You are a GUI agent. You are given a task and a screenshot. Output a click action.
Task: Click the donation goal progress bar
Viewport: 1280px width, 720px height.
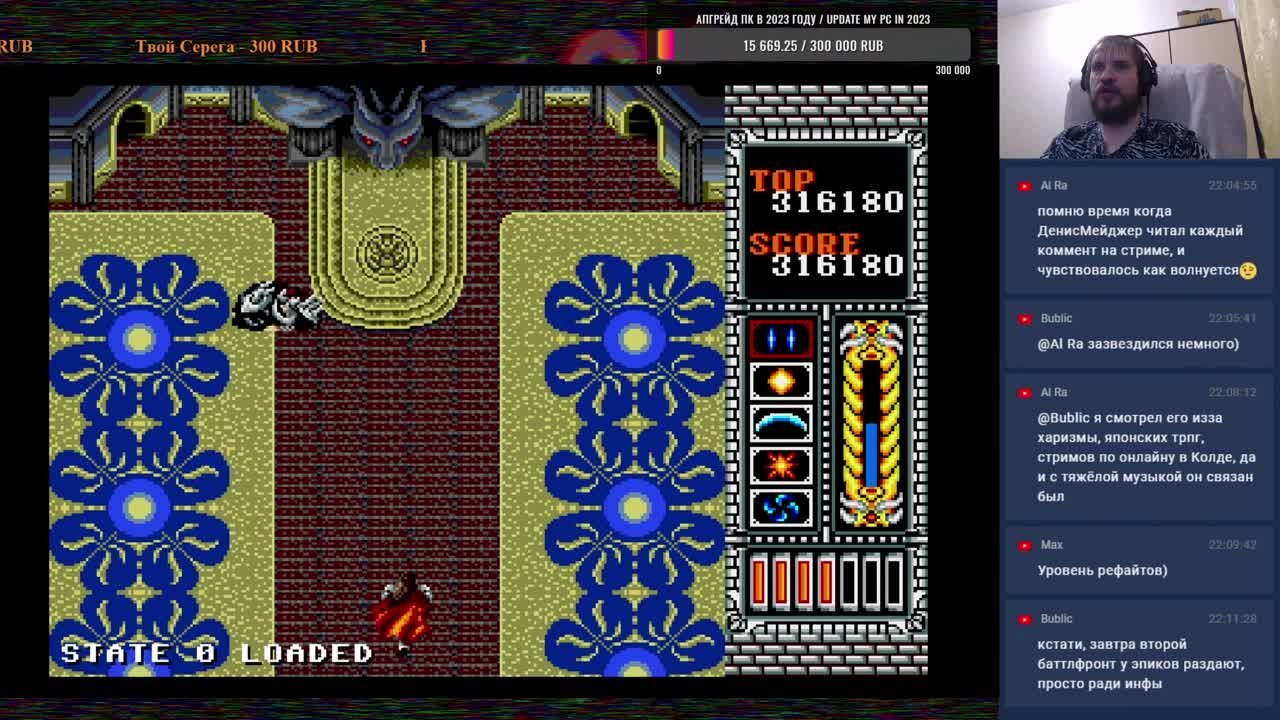(812, 45)
